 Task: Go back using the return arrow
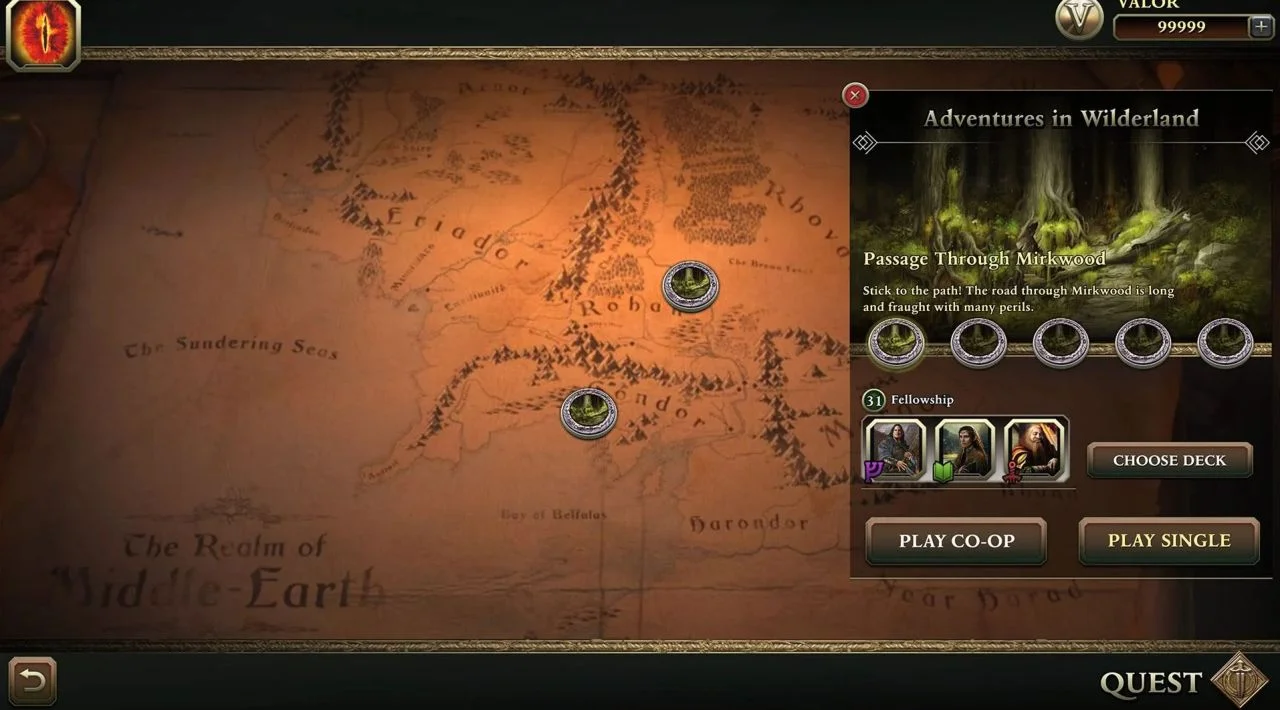[32, 681]
